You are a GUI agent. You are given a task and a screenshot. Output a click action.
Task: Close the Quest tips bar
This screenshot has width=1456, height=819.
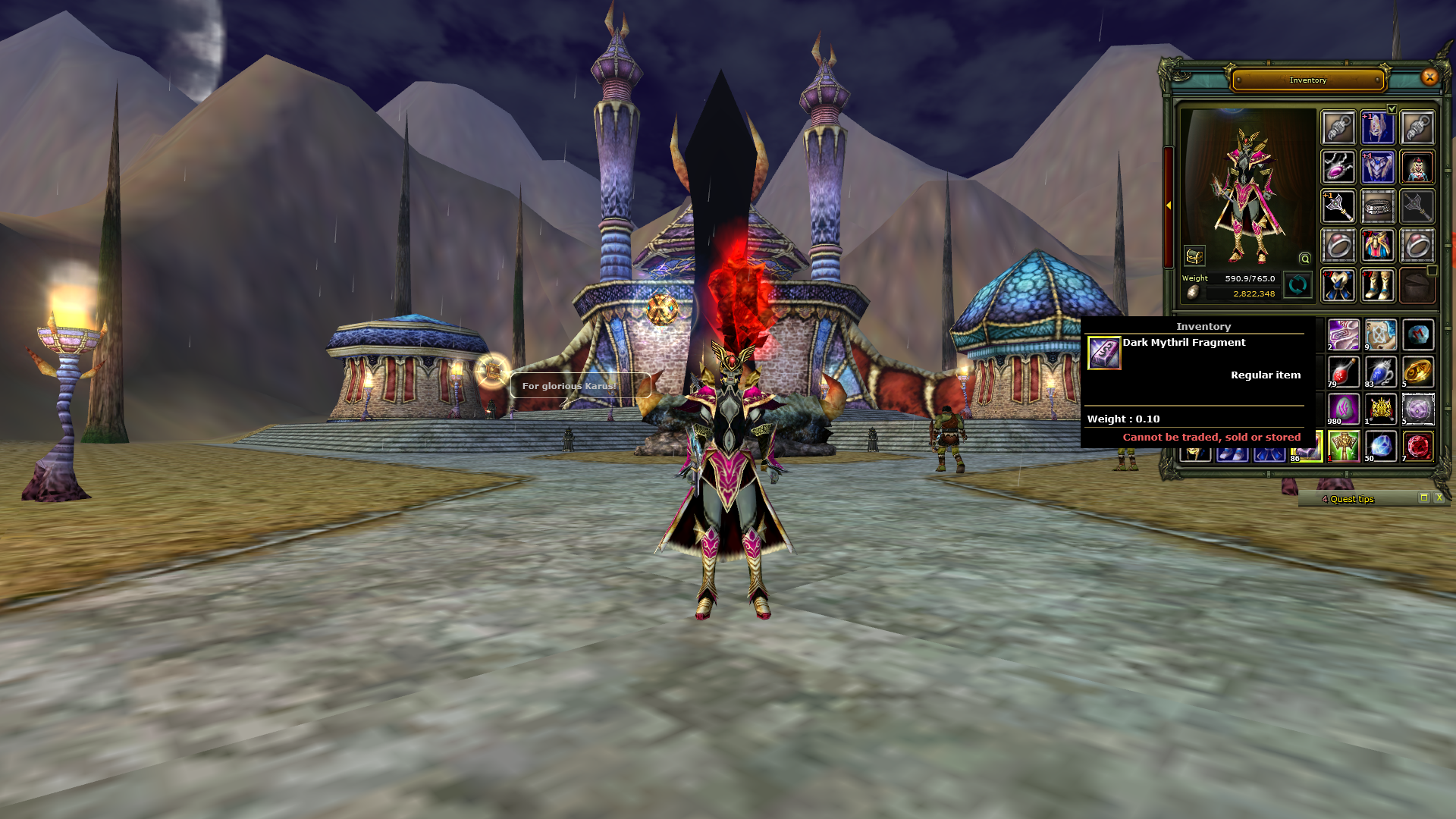(1439, 499)
